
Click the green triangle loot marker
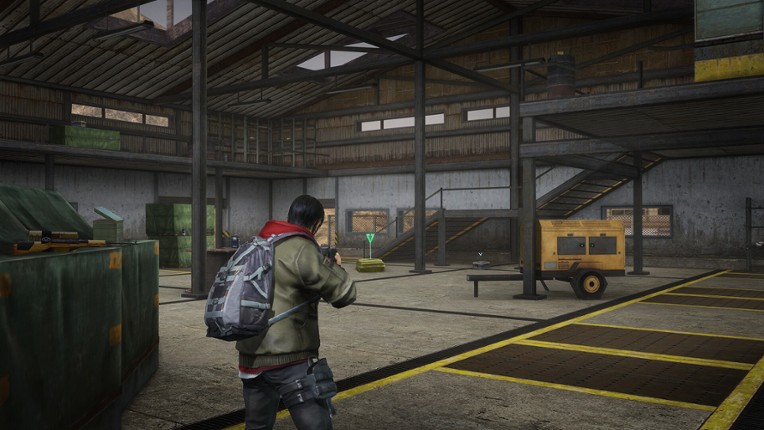point(370,239)
